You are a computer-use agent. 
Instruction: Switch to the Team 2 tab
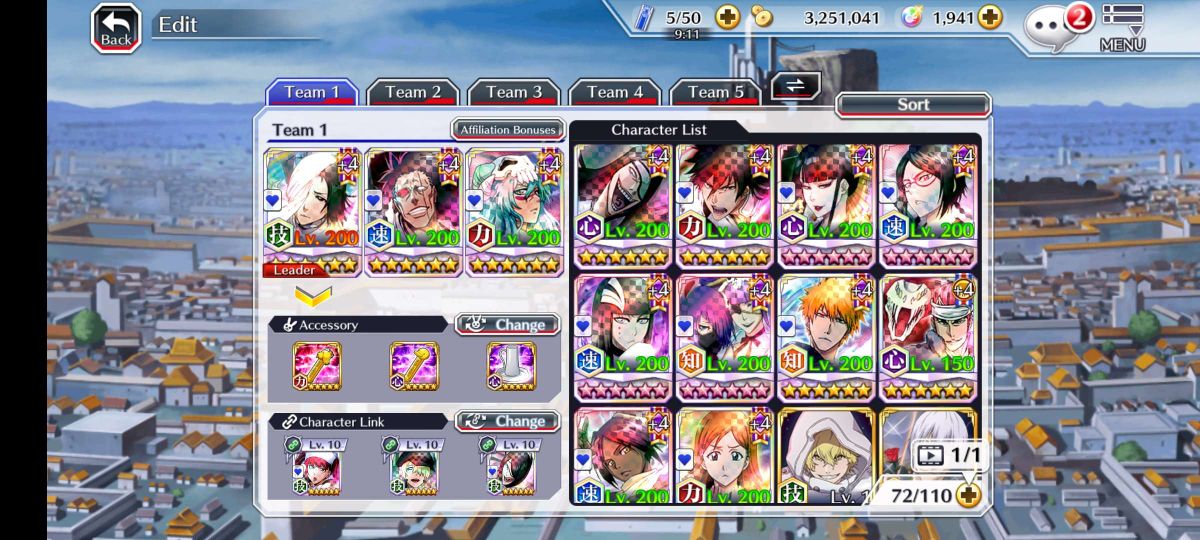(412, 92)
